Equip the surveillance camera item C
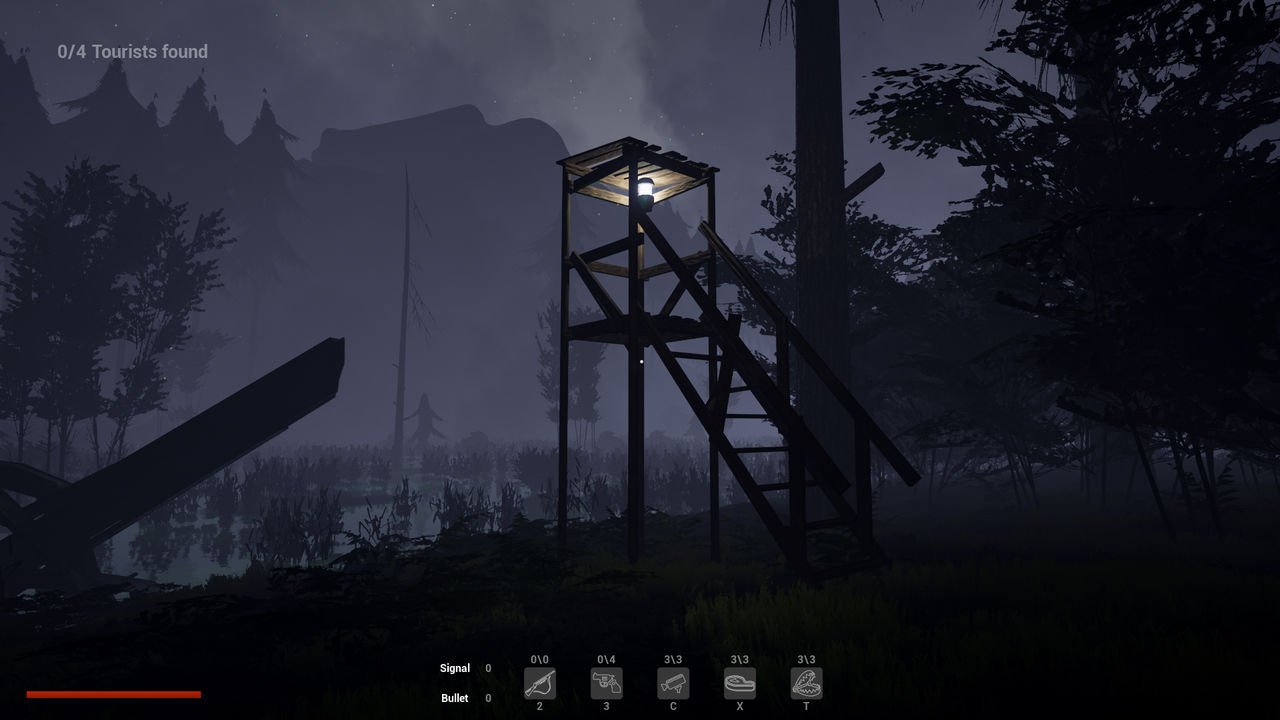 coord(673,684)
